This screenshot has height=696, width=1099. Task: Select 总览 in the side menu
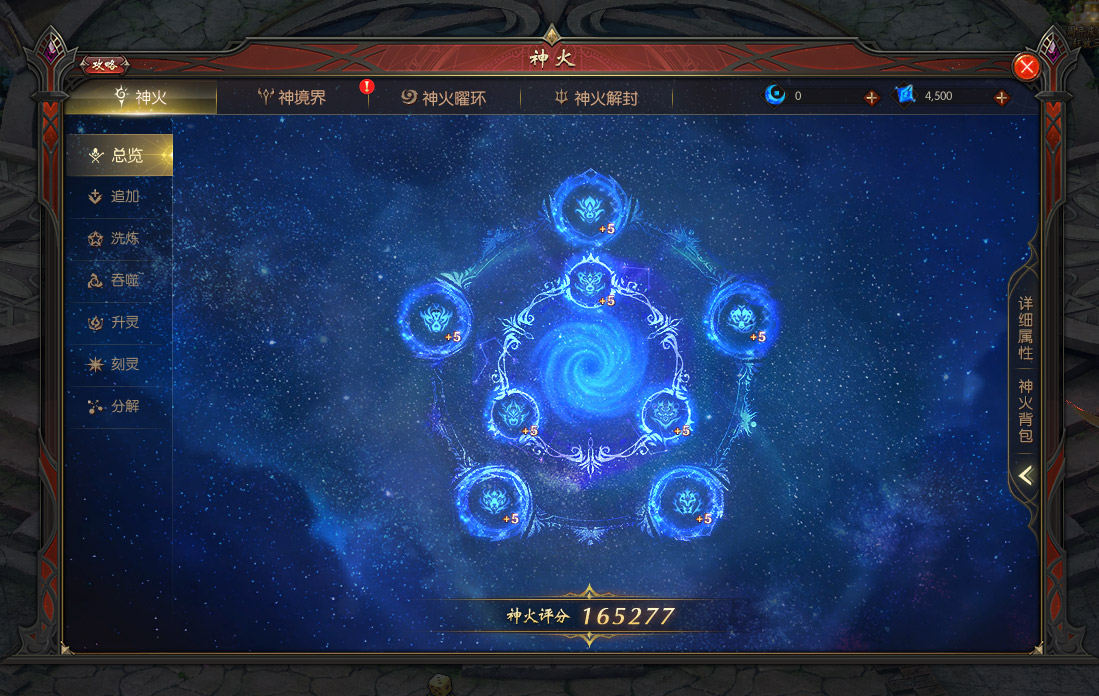[x=120, y=155]
